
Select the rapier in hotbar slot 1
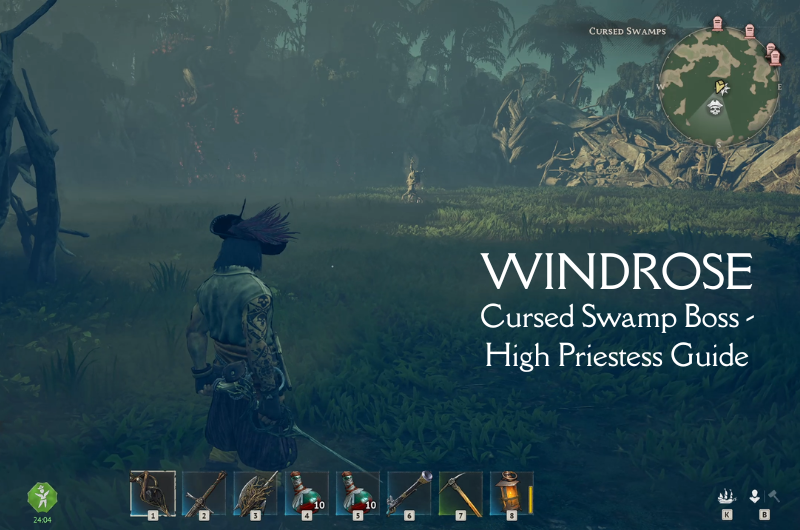pos(153,493)
